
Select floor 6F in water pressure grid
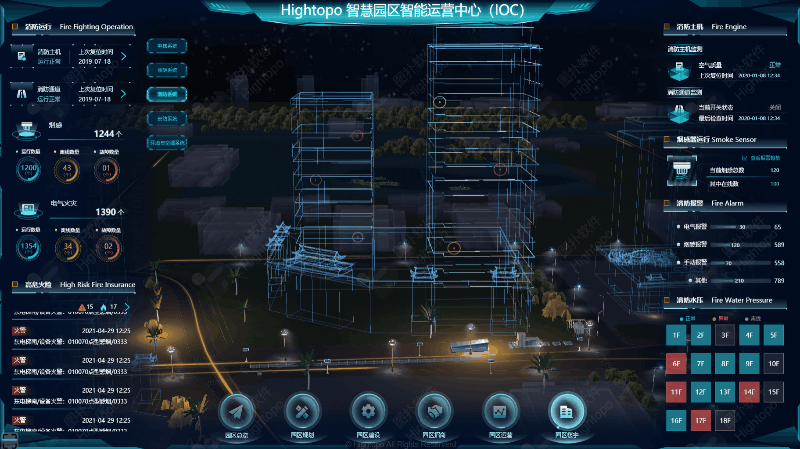[x=677, y=363]
